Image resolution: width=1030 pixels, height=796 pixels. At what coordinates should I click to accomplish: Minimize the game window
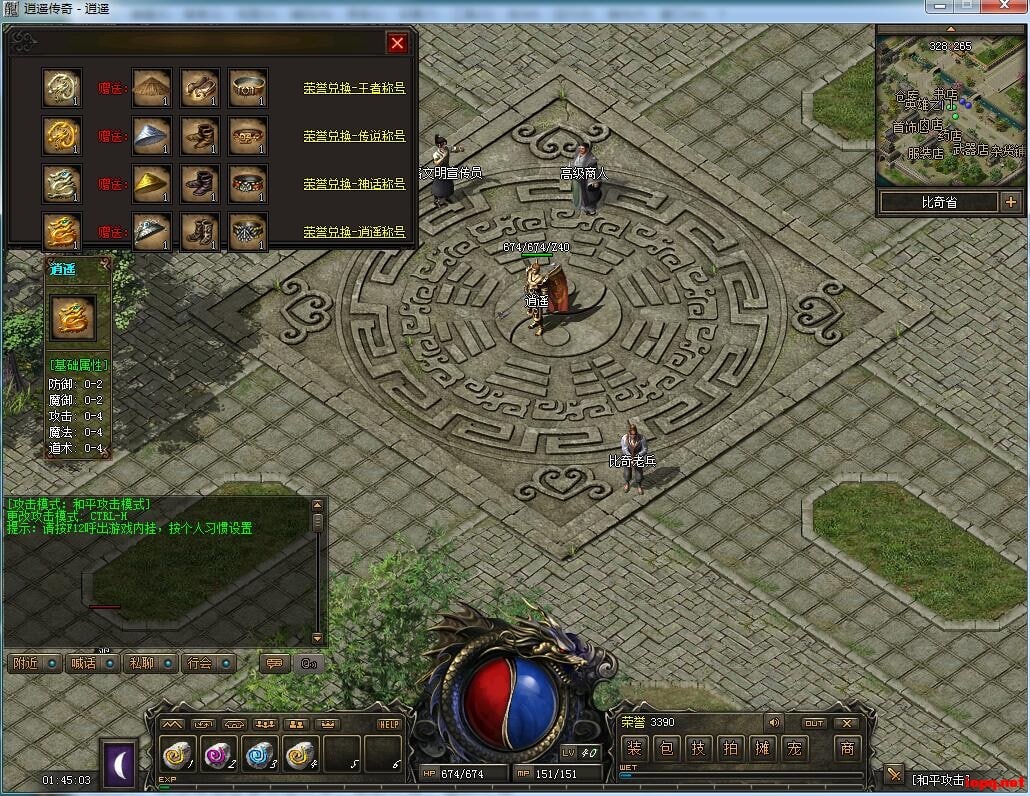941,6
